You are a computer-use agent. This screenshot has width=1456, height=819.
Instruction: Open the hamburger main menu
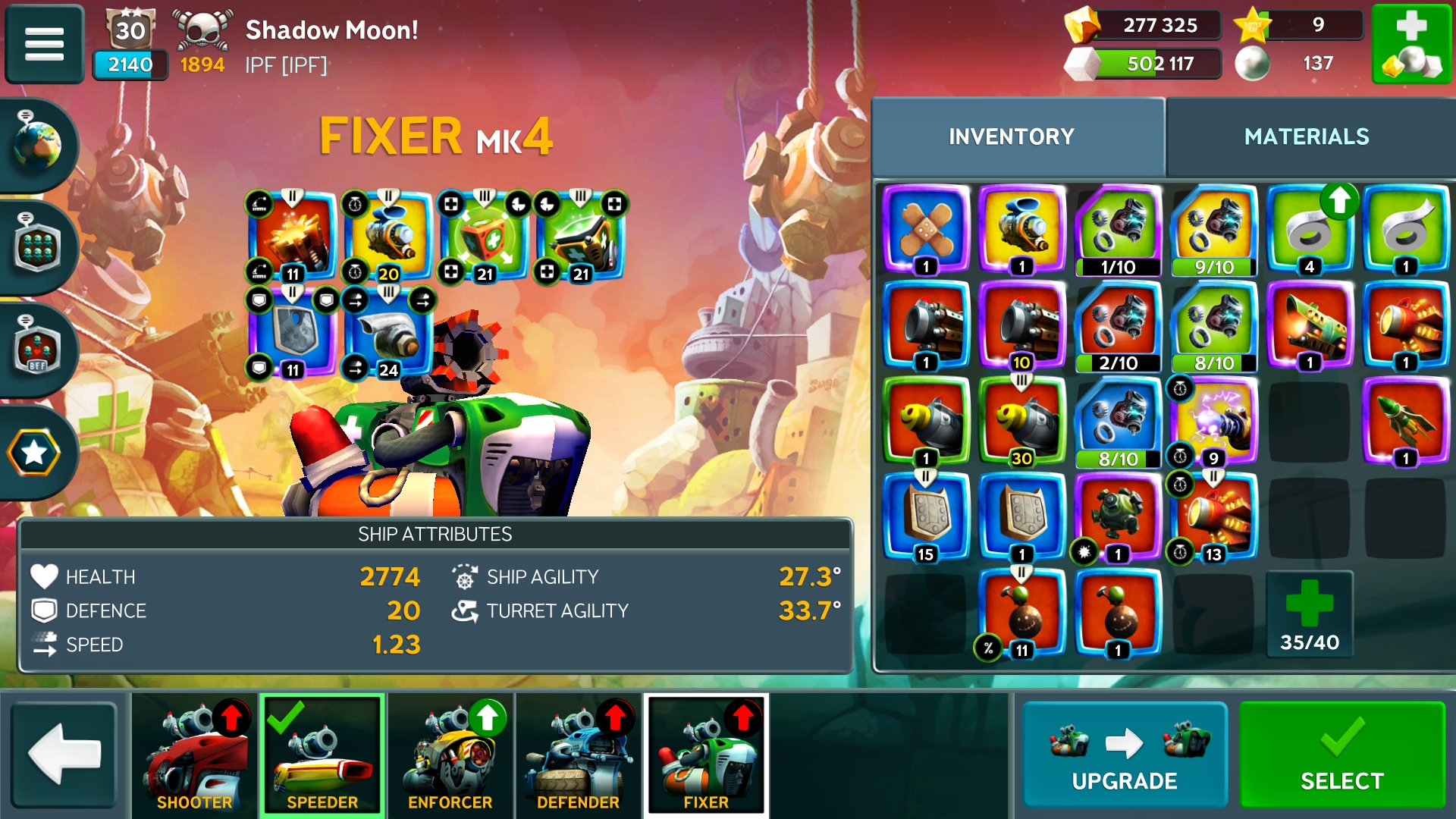pyautogui.click(x=44, y=43)
